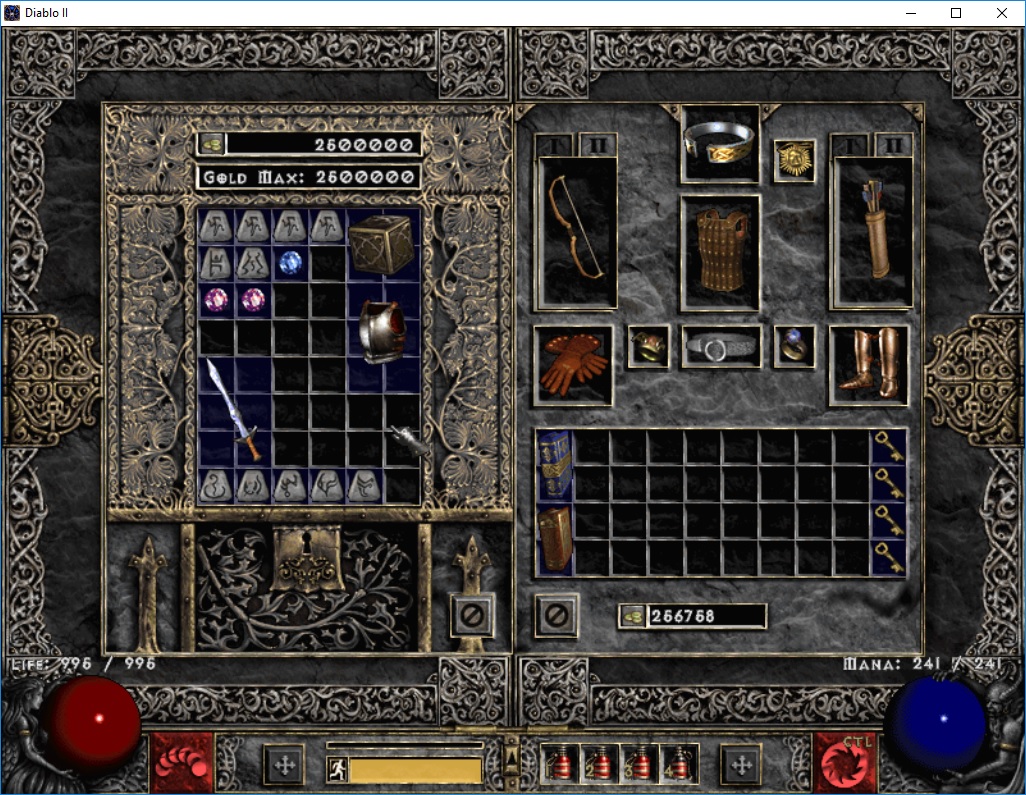Select the equipped circlet helm

pos(720,144)
